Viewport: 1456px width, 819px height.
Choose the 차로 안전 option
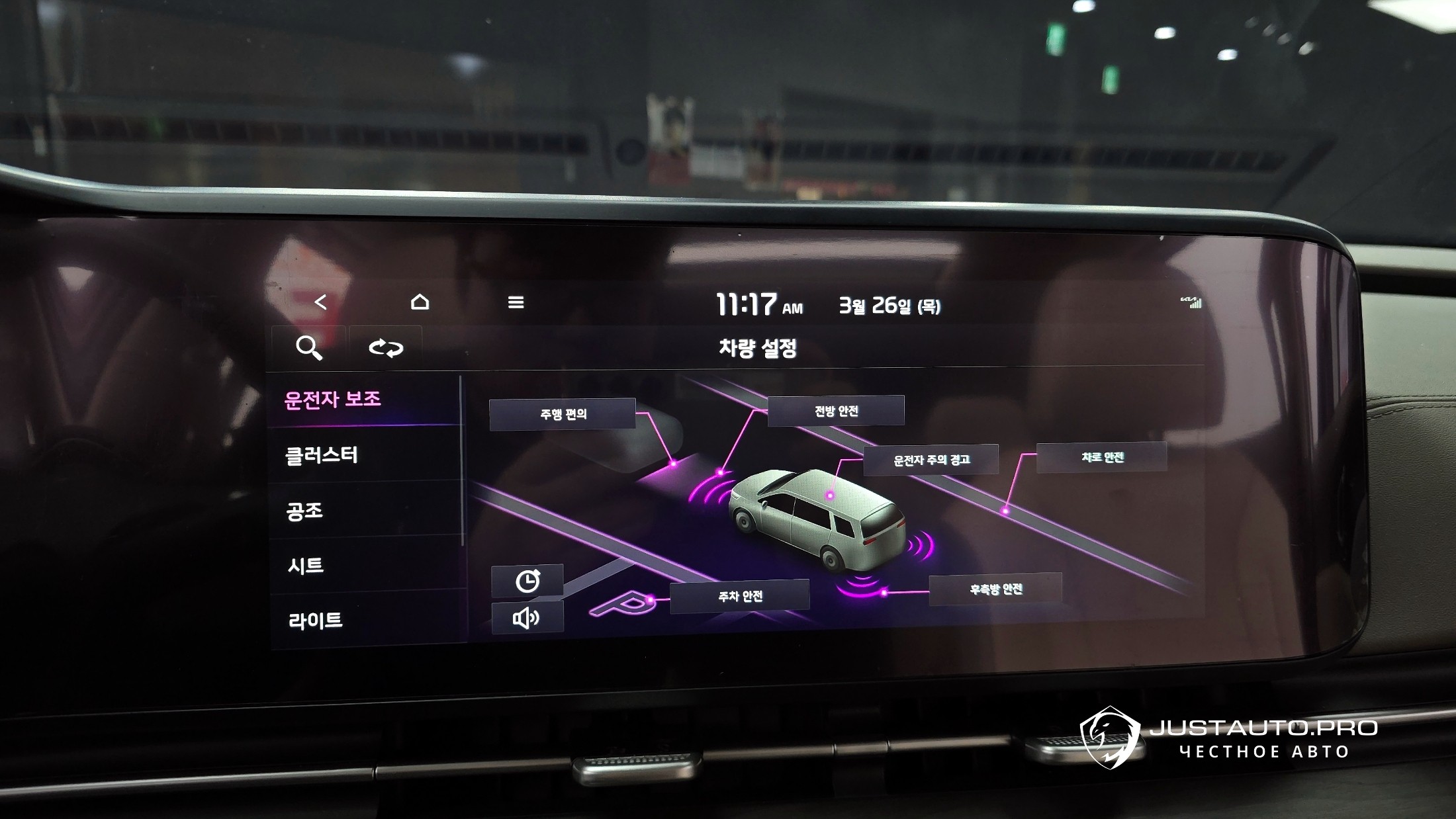point(1102,457)
